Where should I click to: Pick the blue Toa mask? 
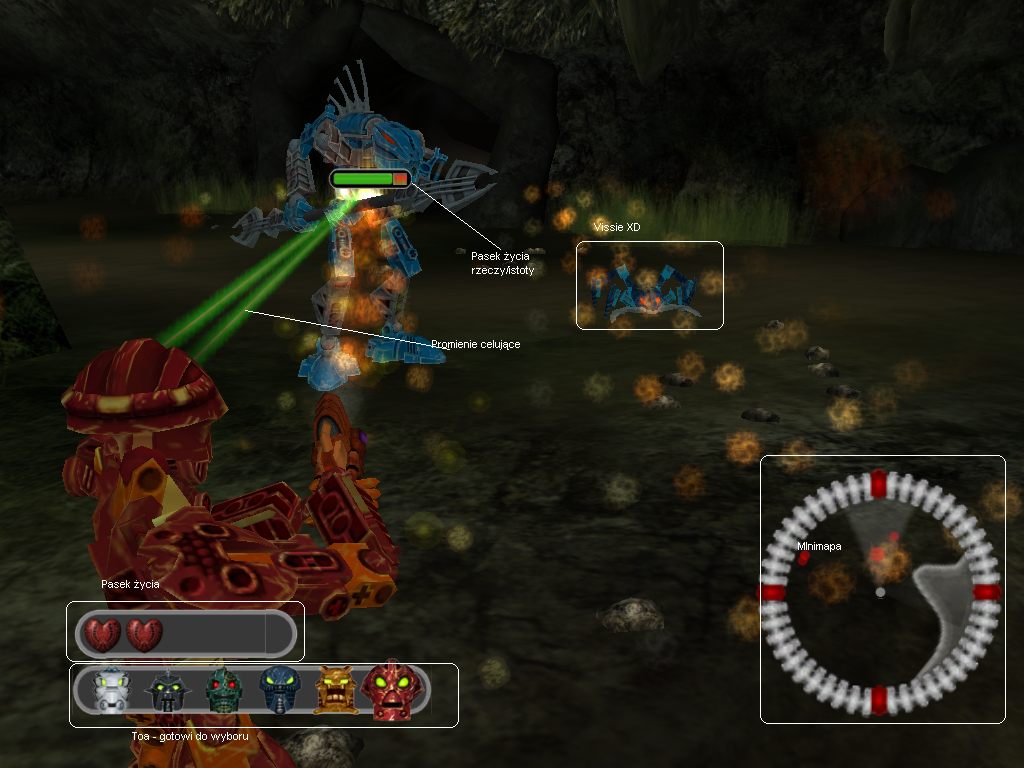tap(279, 689)
